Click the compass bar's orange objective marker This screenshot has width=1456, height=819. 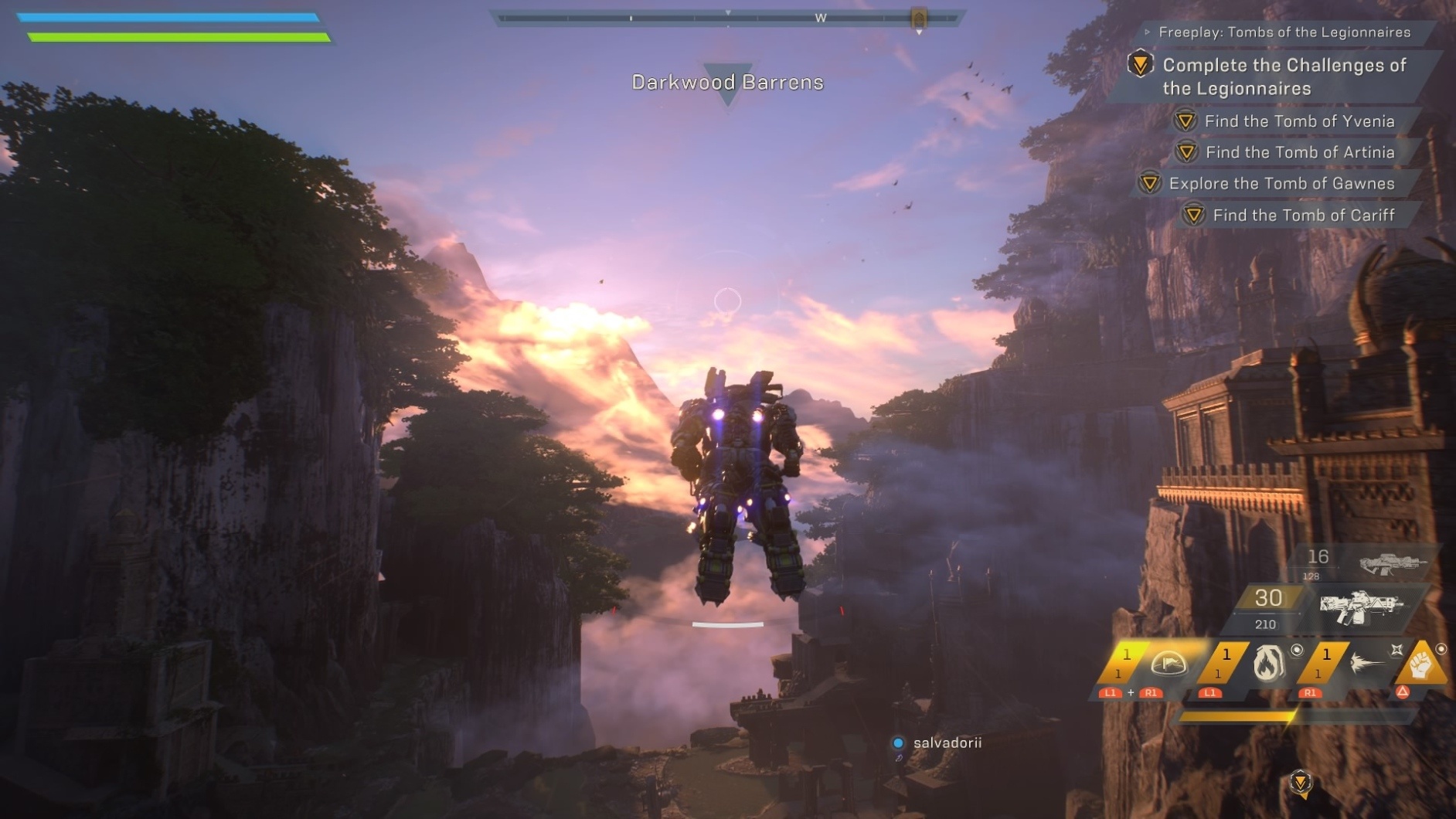pos(919,18)
